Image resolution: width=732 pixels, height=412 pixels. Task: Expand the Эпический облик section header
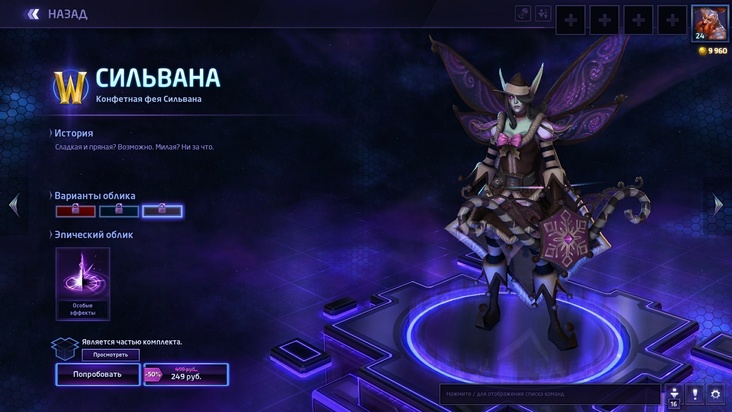point(91,235)
